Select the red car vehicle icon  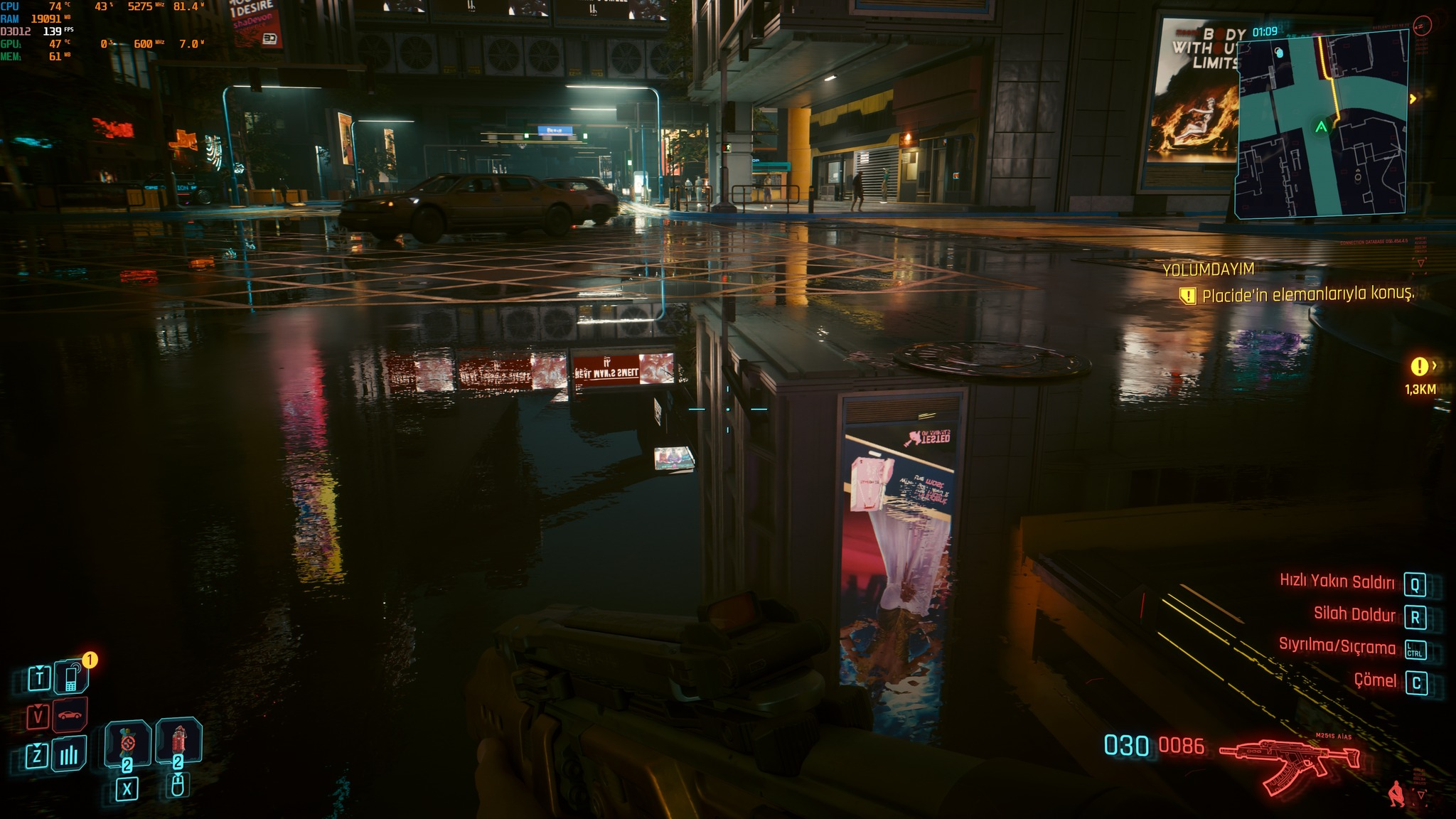pyautogui.click(x=69, y=714)
